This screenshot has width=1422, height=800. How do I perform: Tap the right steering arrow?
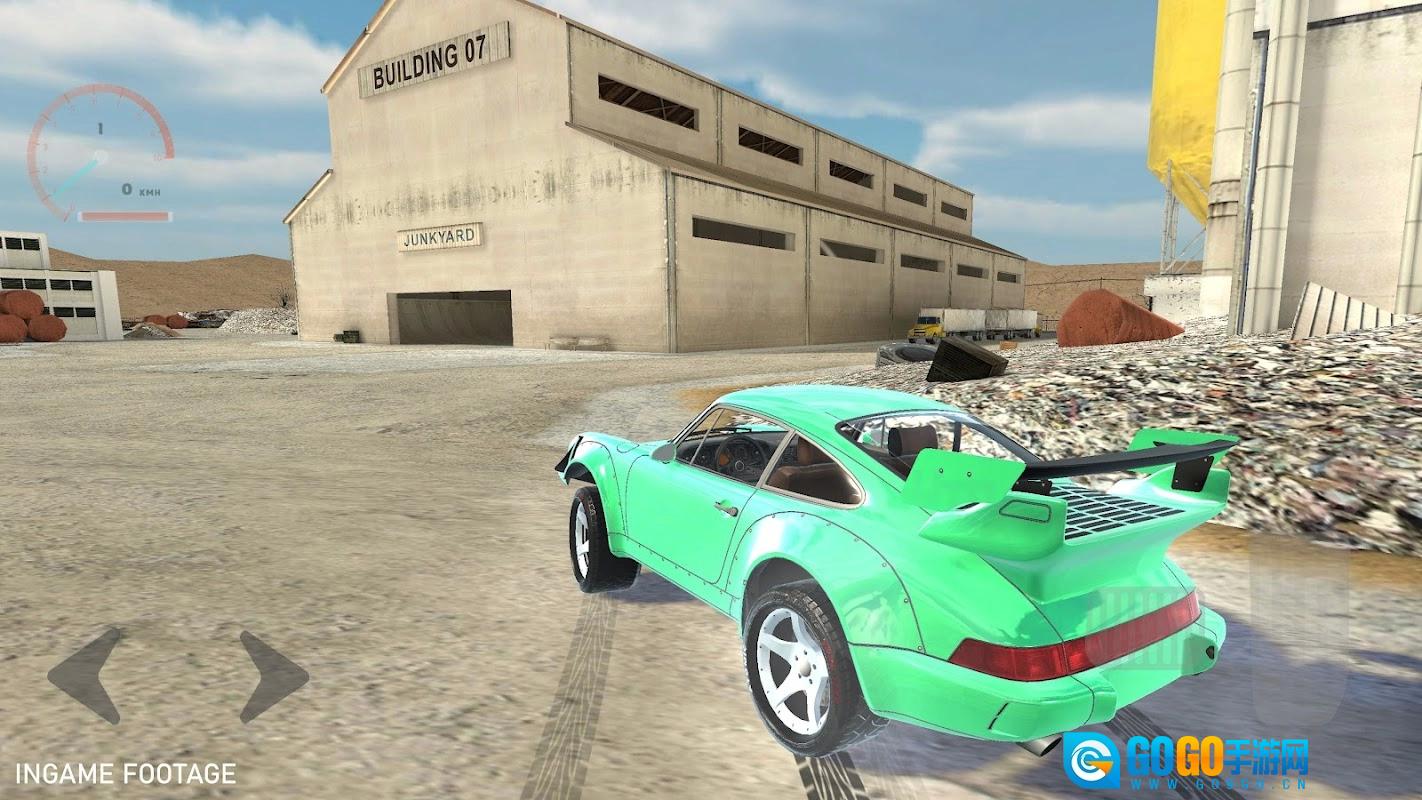coord(270,677)
